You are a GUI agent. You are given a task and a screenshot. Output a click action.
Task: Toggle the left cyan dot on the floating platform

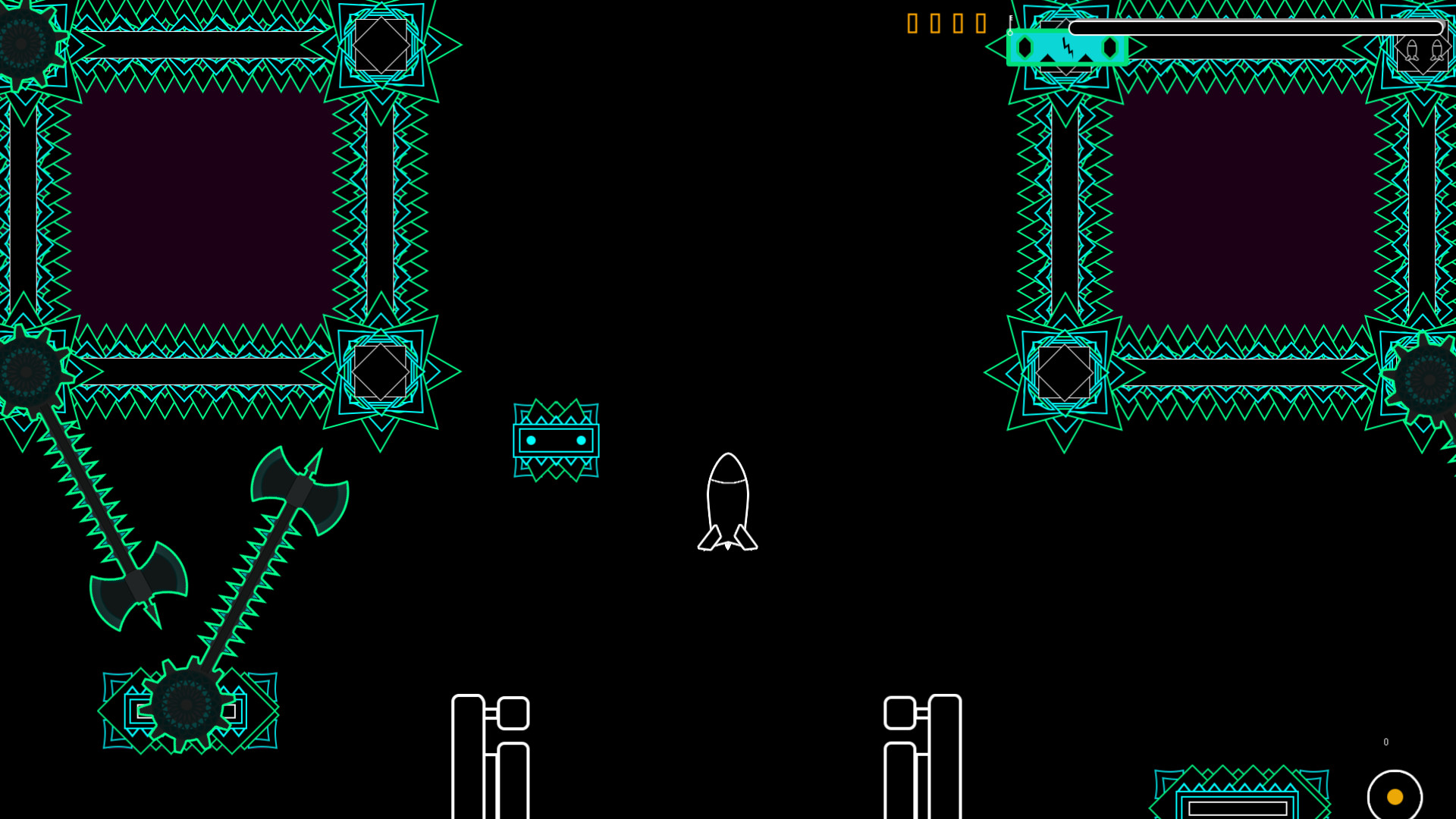tap(533, 438)
